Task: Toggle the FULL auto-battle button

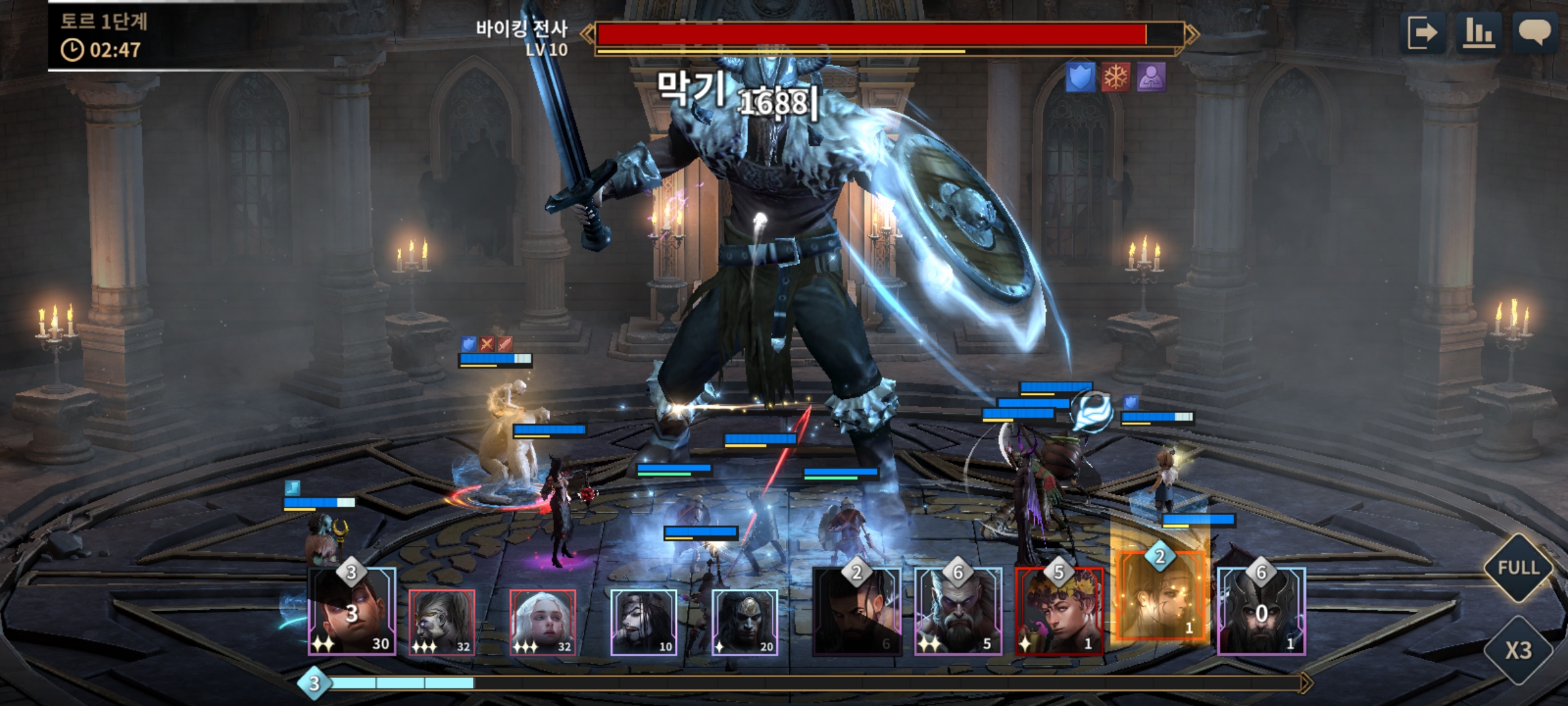Action: click(x=1518, y=567)
